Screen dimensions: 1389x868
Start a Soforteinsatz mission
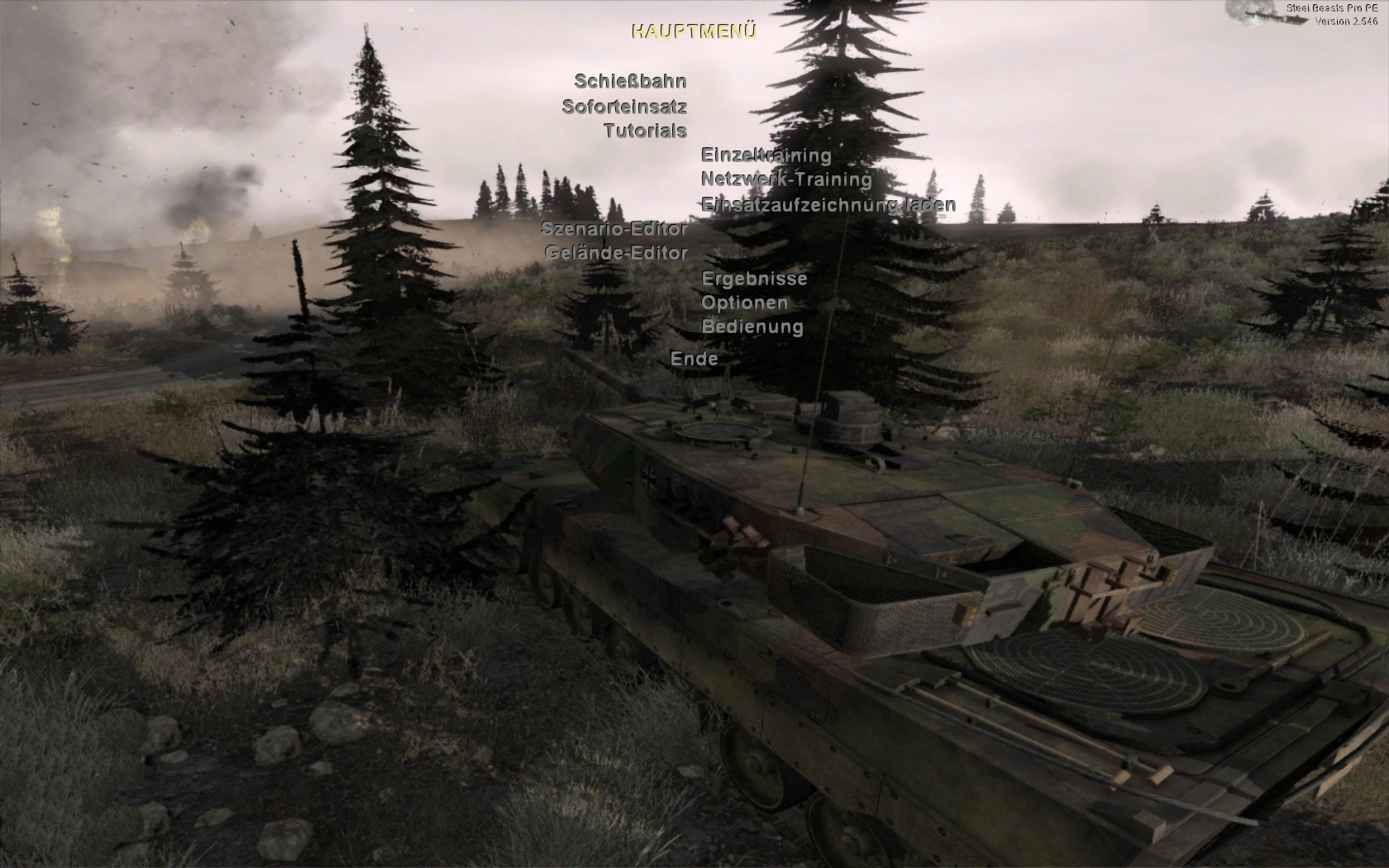coord(624,106)
